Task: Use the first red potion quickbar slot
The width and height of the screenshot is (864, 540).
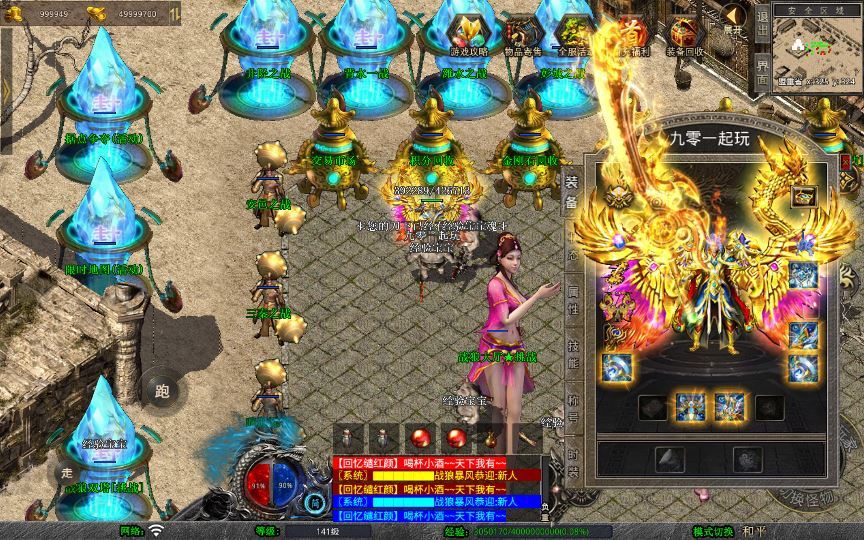Action: pos(417,437)
